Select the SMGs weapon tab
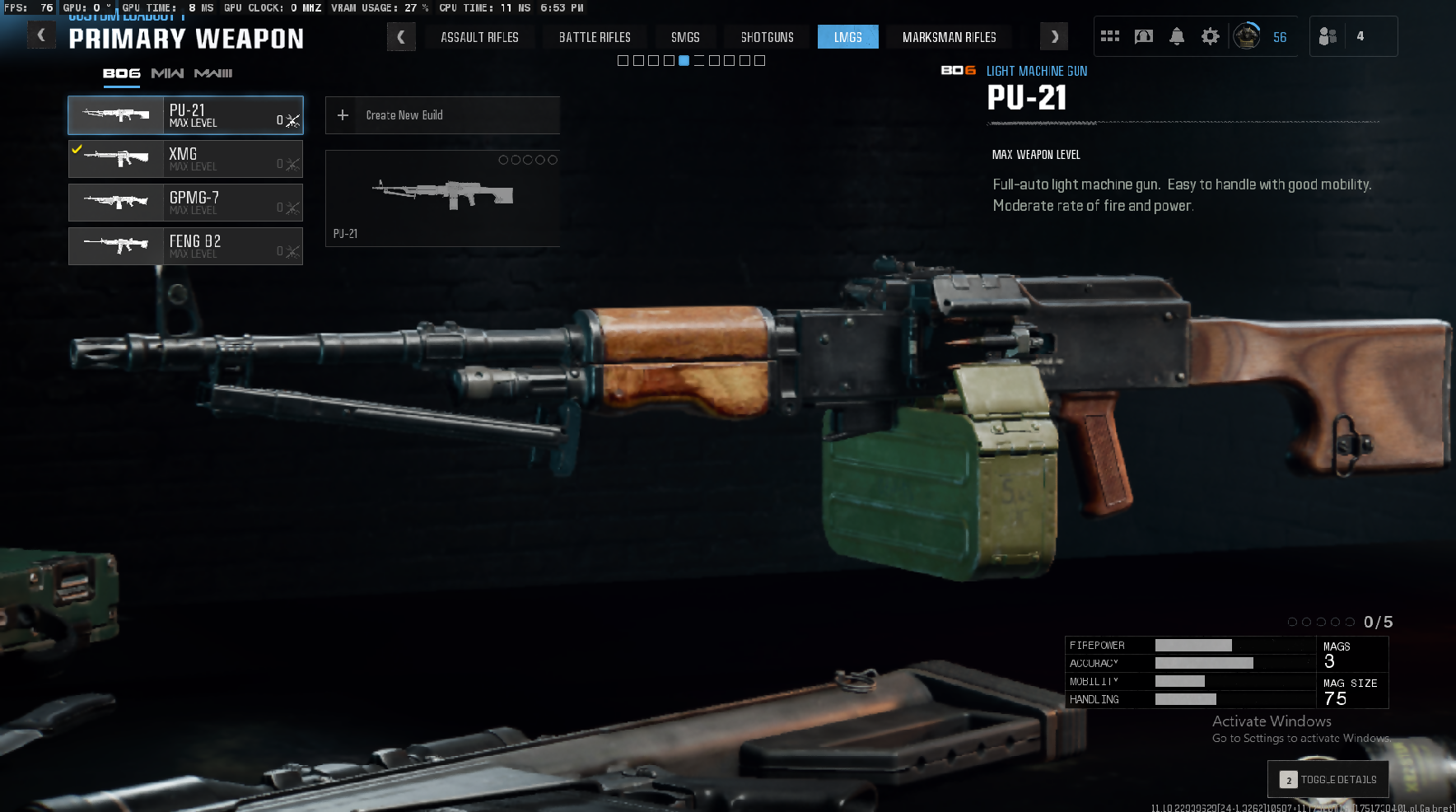This screenshot has height=812, width=1456. tap(685, 37)
